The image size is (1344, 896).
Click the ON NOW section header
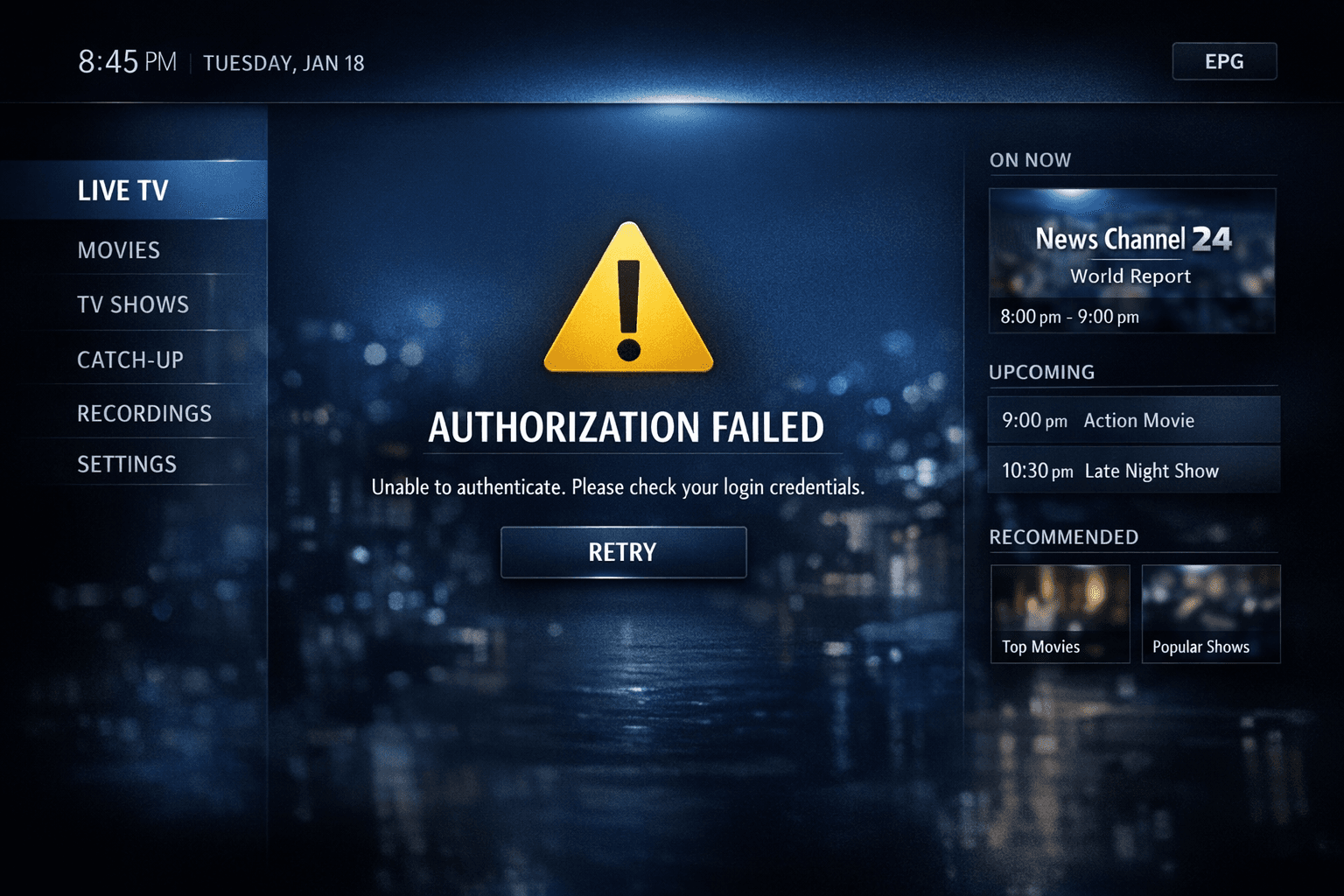(1030, 160)
